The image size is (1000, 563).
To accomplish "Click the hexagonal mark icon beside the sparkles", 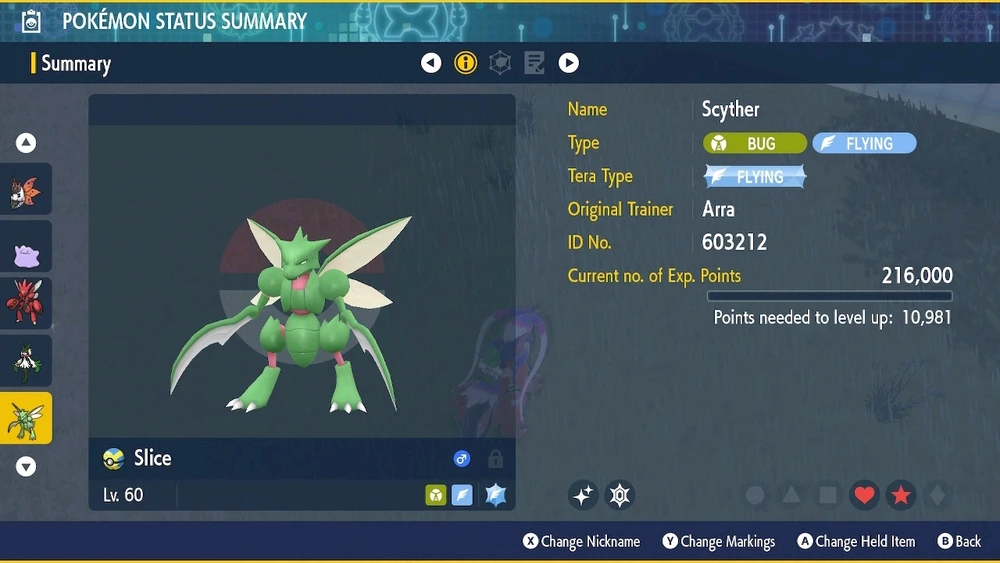I will (x=620, y=494).
